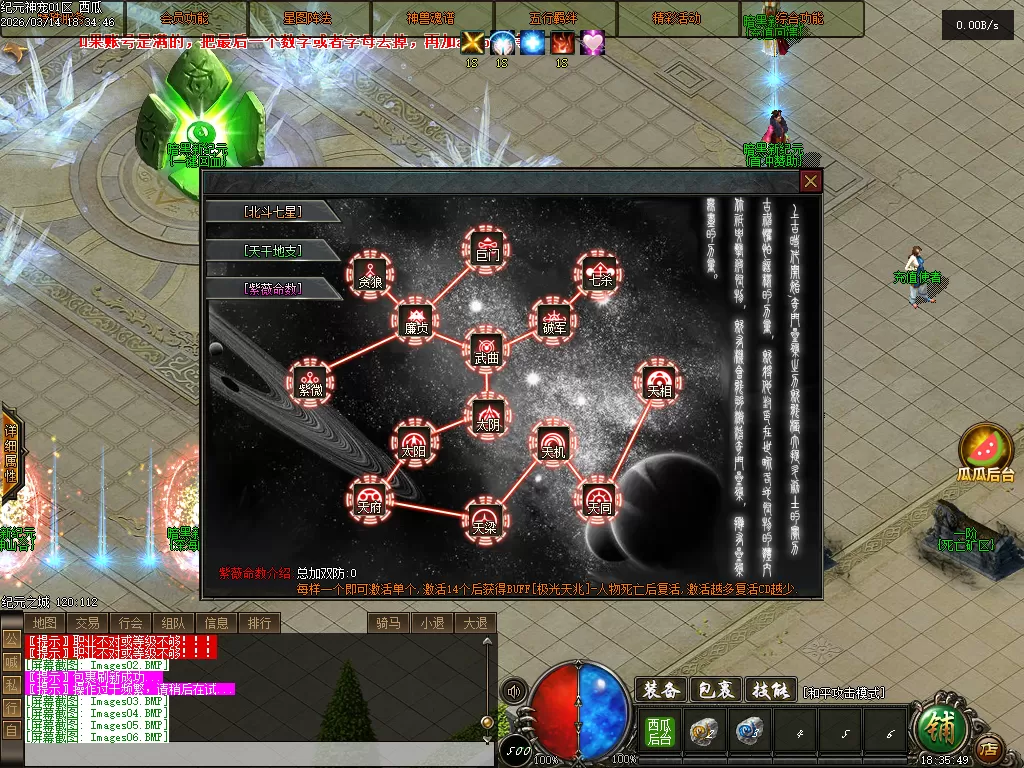Image resolution: width=1024 pixels, height=768 pixels.
Task: Open the 包裹 bag panel
Action: coord(717,690)
